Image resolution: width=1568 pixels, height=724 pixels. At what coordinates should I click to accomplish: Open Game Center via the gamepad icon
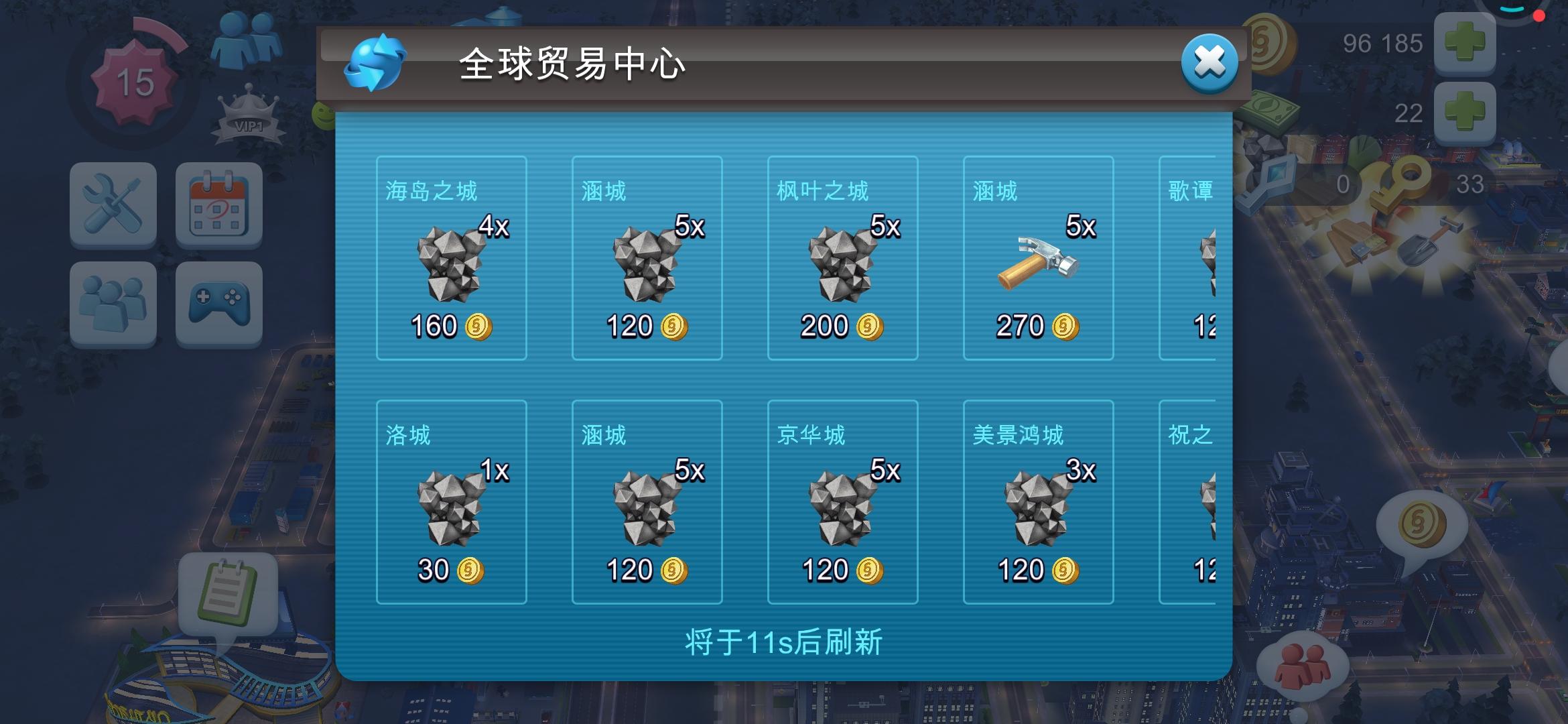(x=218, y=303)
